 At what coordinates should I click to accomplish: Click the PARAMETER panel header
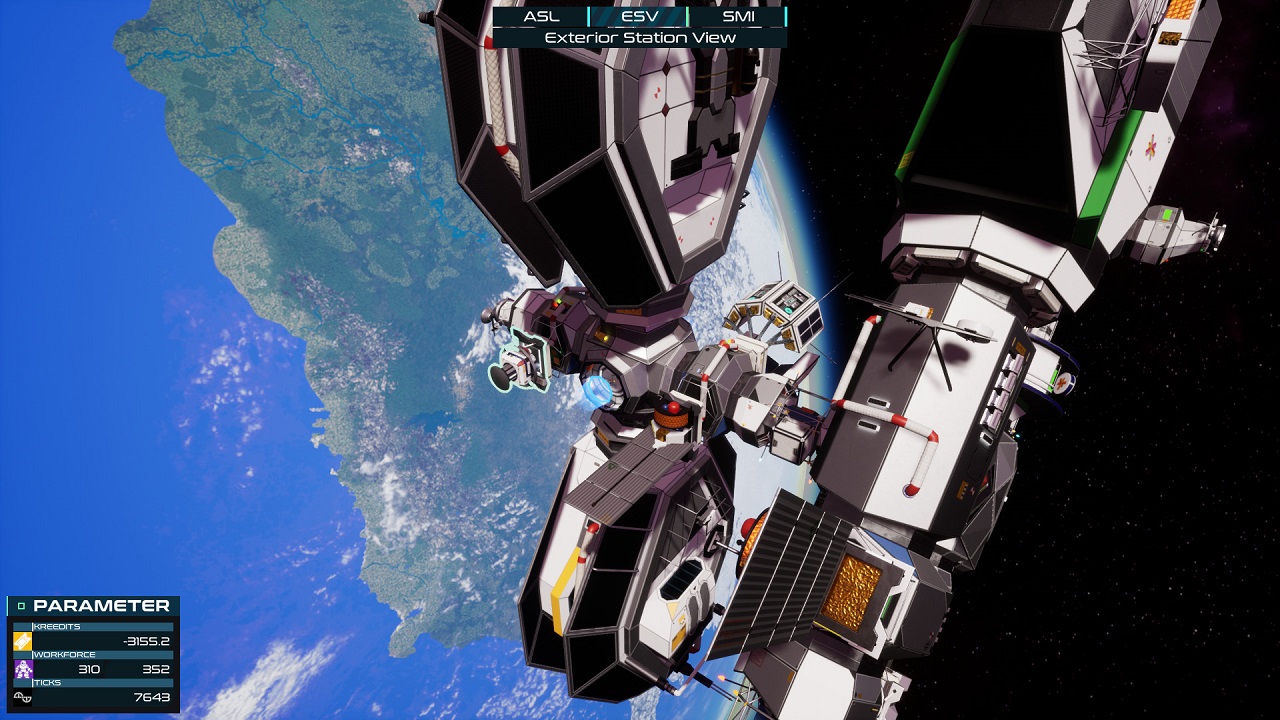point(100,605)
